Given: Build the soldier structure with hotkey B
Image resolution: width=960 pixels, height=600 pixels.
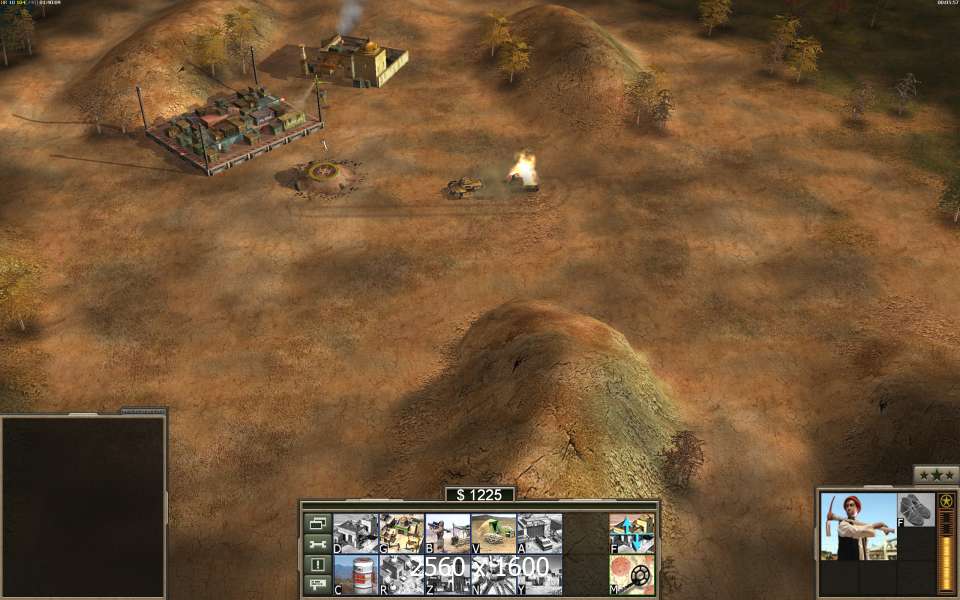Looking at the screenshot, I should tap(447, 534).
